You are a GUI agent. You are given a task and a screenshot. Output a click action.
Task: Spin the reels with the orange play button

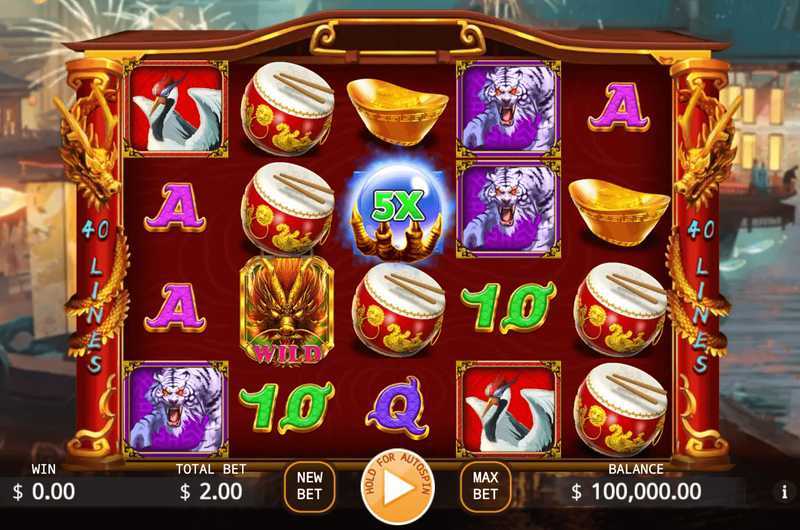(398, 488)
